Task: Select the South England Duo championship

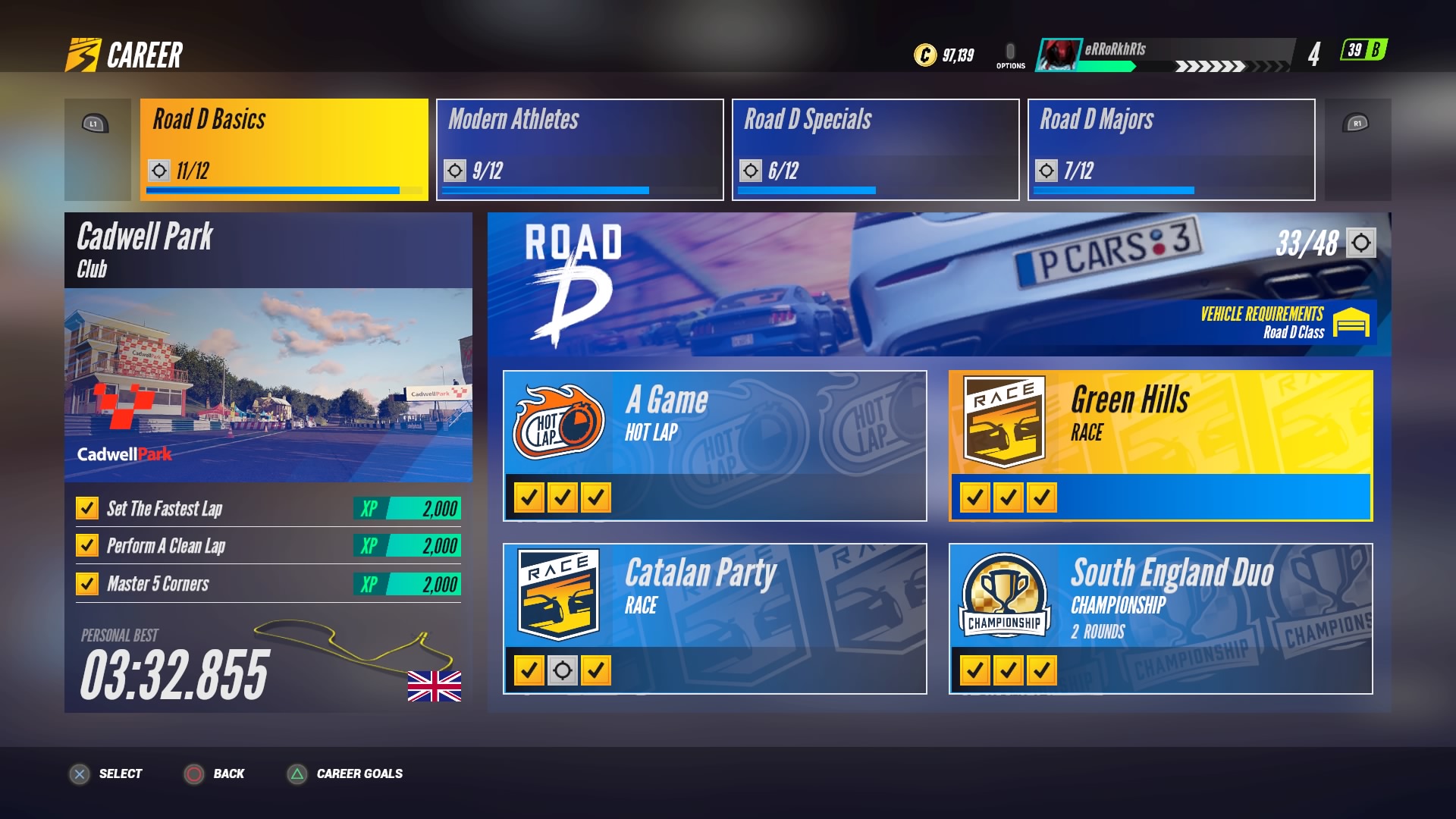Action: [x=1160, y=618]
